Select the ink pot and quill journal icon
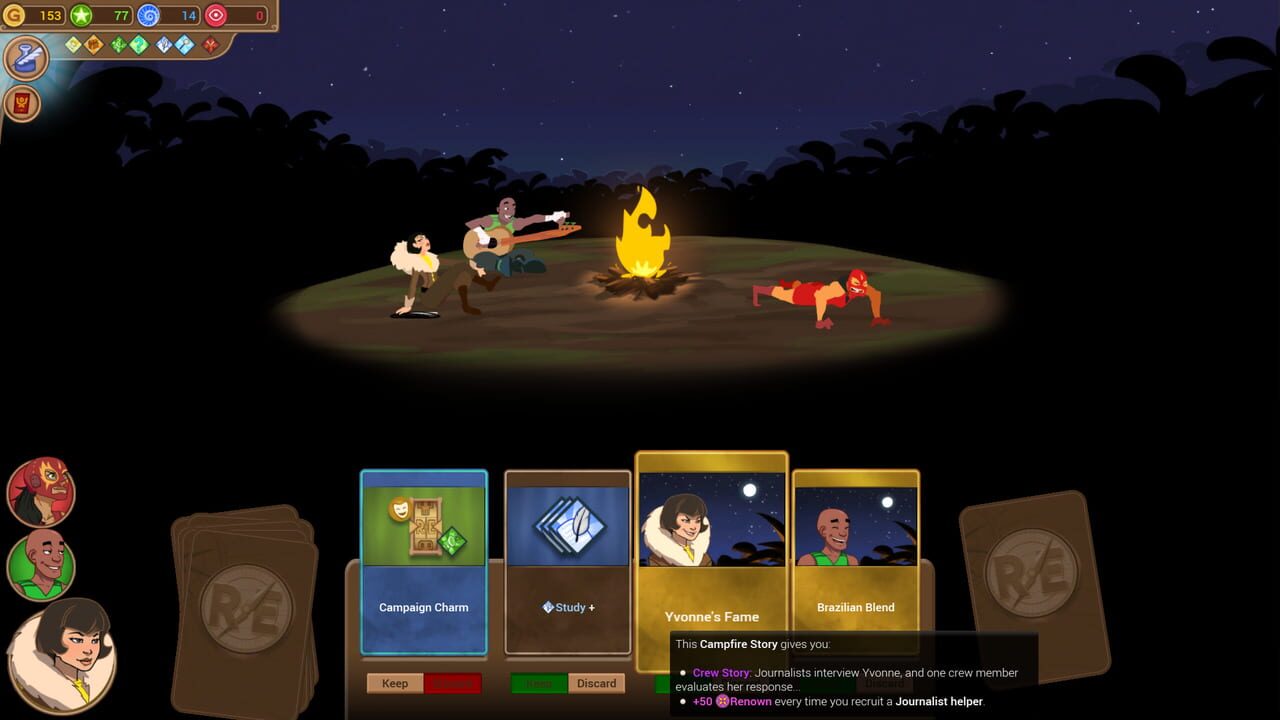The width and height of the screenshot is (1280, 720). tap(25, 58)
